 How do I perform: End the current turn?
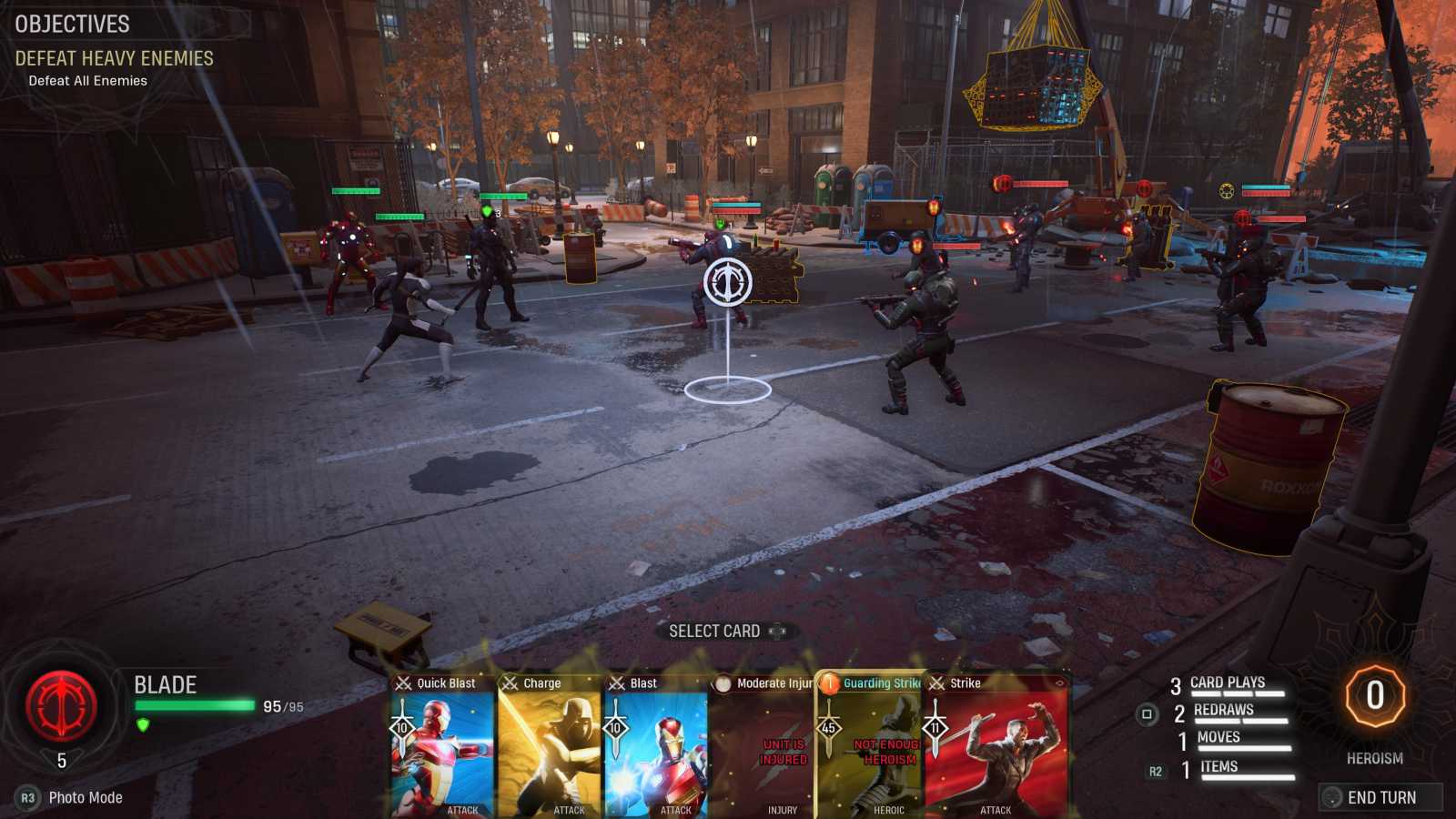1380,797
